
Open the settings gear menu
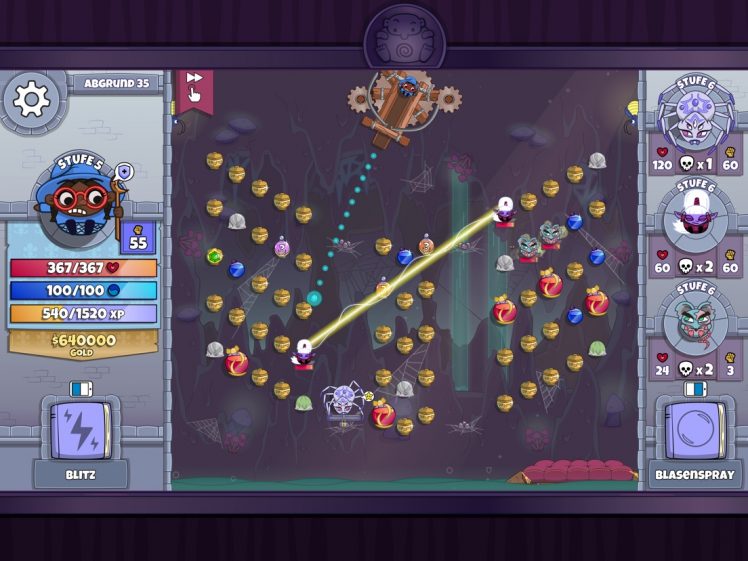(x=32, y=99)
